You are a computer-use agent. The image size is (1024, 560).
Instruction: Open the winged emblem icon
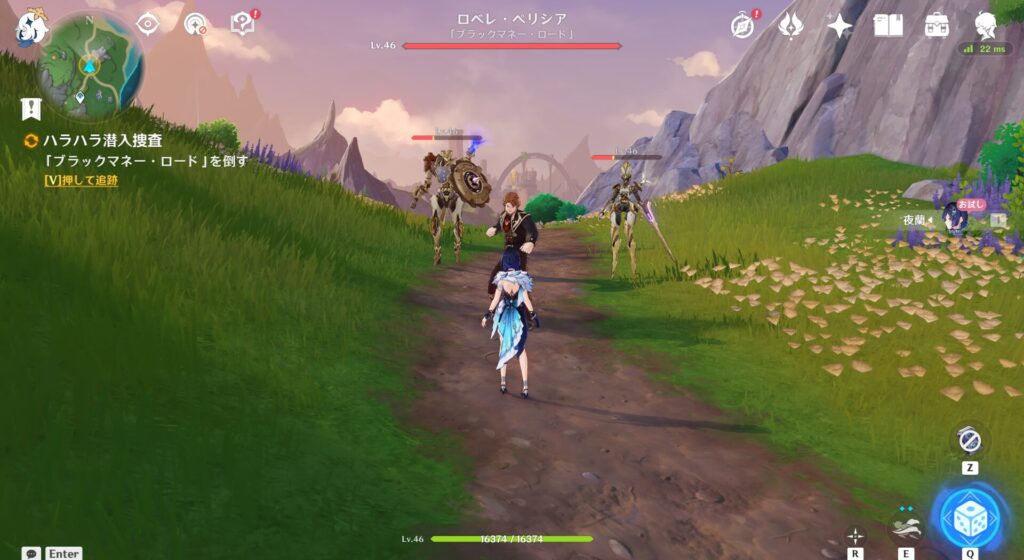point(793,25)
